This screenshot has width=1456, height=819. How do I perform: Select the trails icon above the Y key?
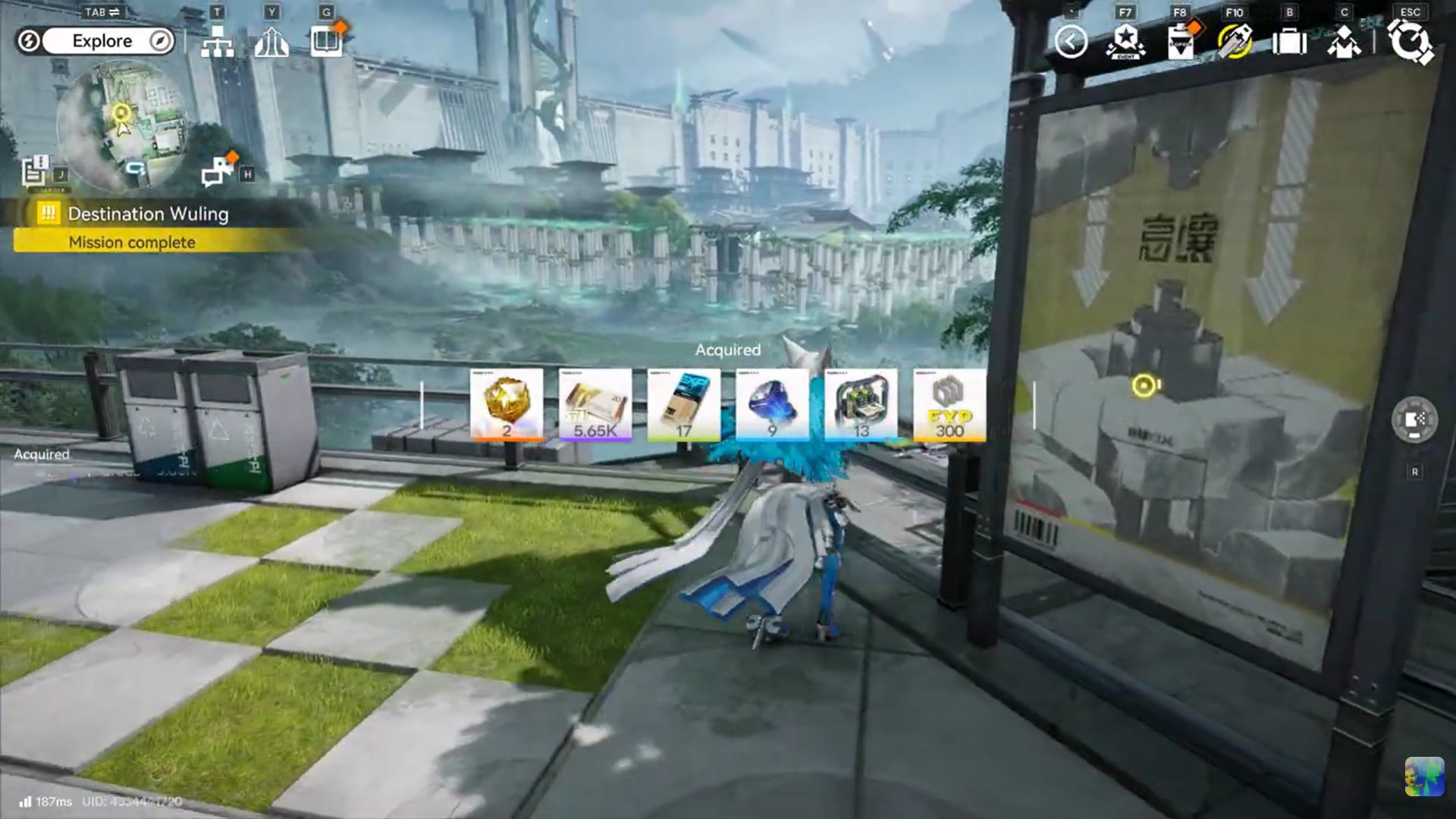(272, 43)
